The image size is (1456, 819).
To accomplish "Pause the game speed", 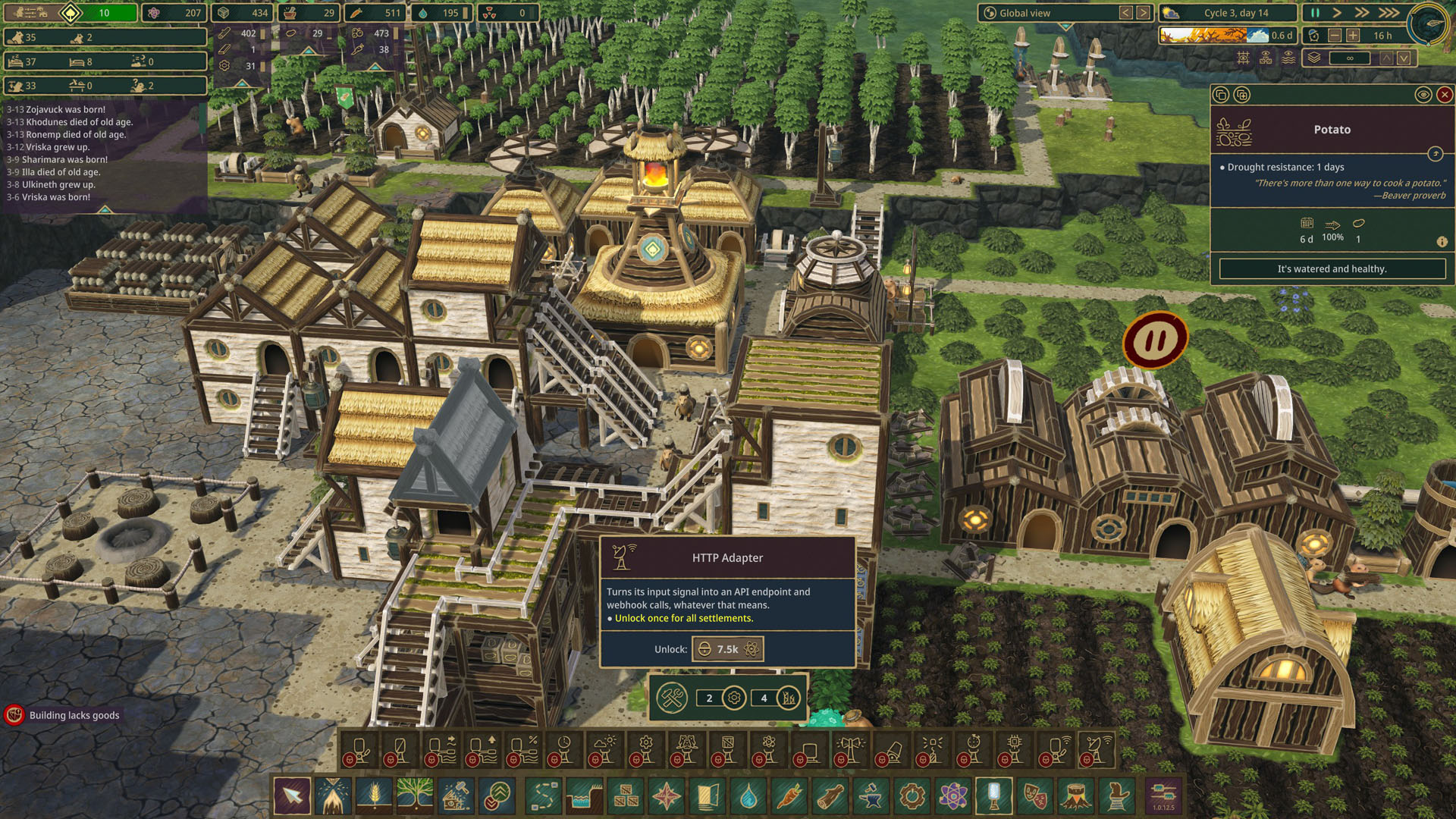I will click(1316, 13).
